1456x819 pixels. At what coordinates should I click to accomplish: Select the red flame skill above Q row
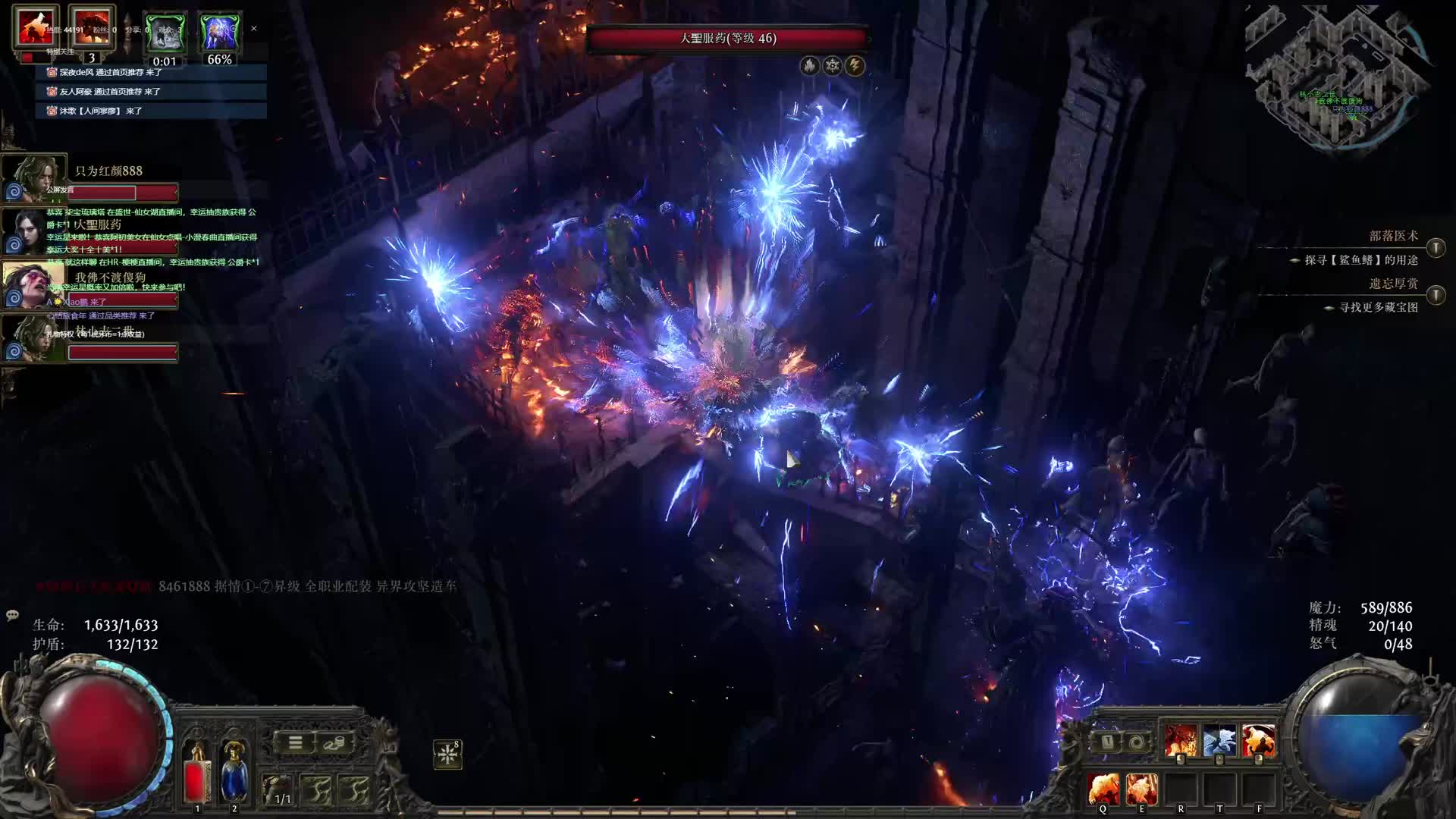[1181, 740]
